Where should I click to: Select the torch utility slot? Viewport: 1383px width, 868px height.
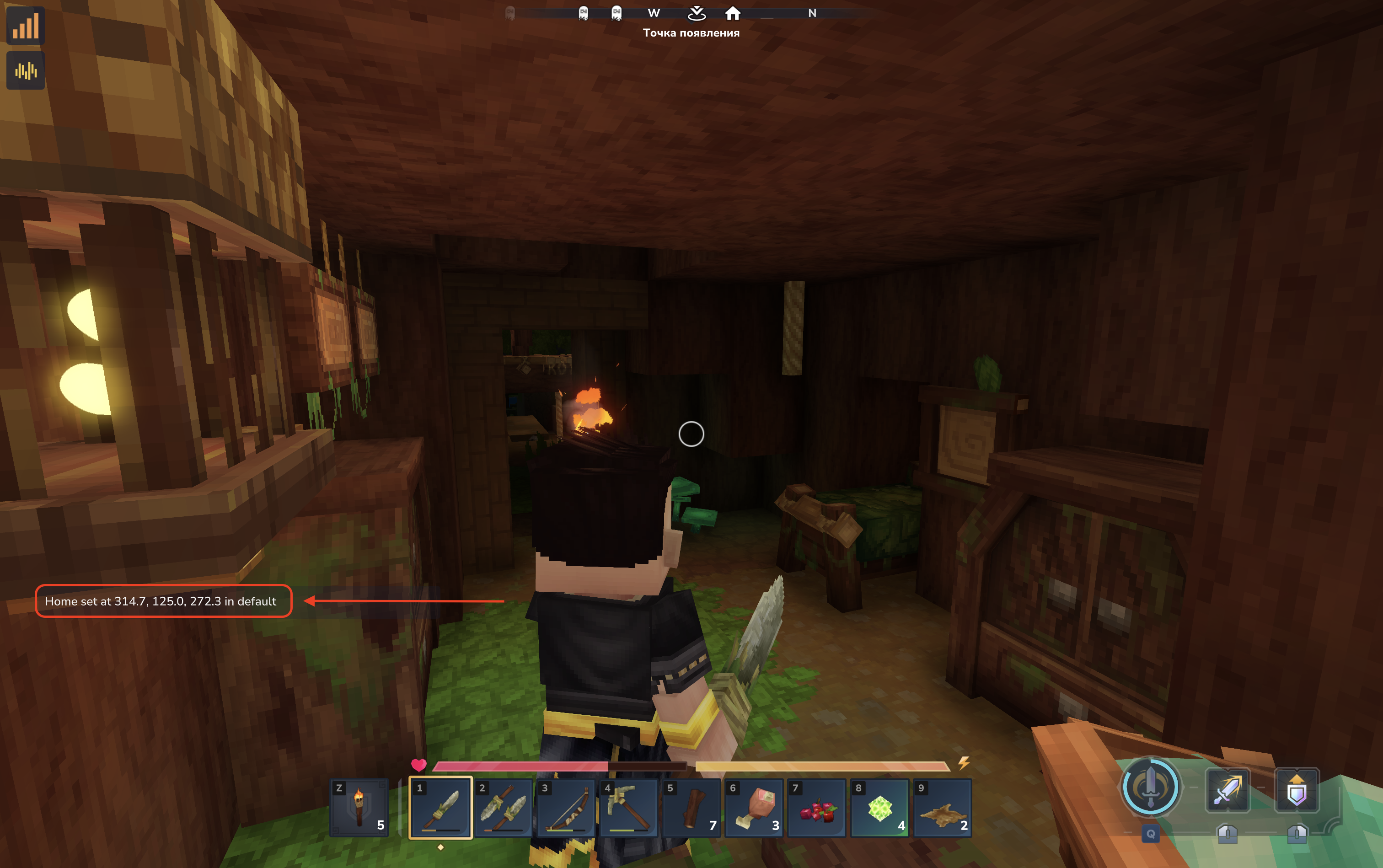[359, 807]
